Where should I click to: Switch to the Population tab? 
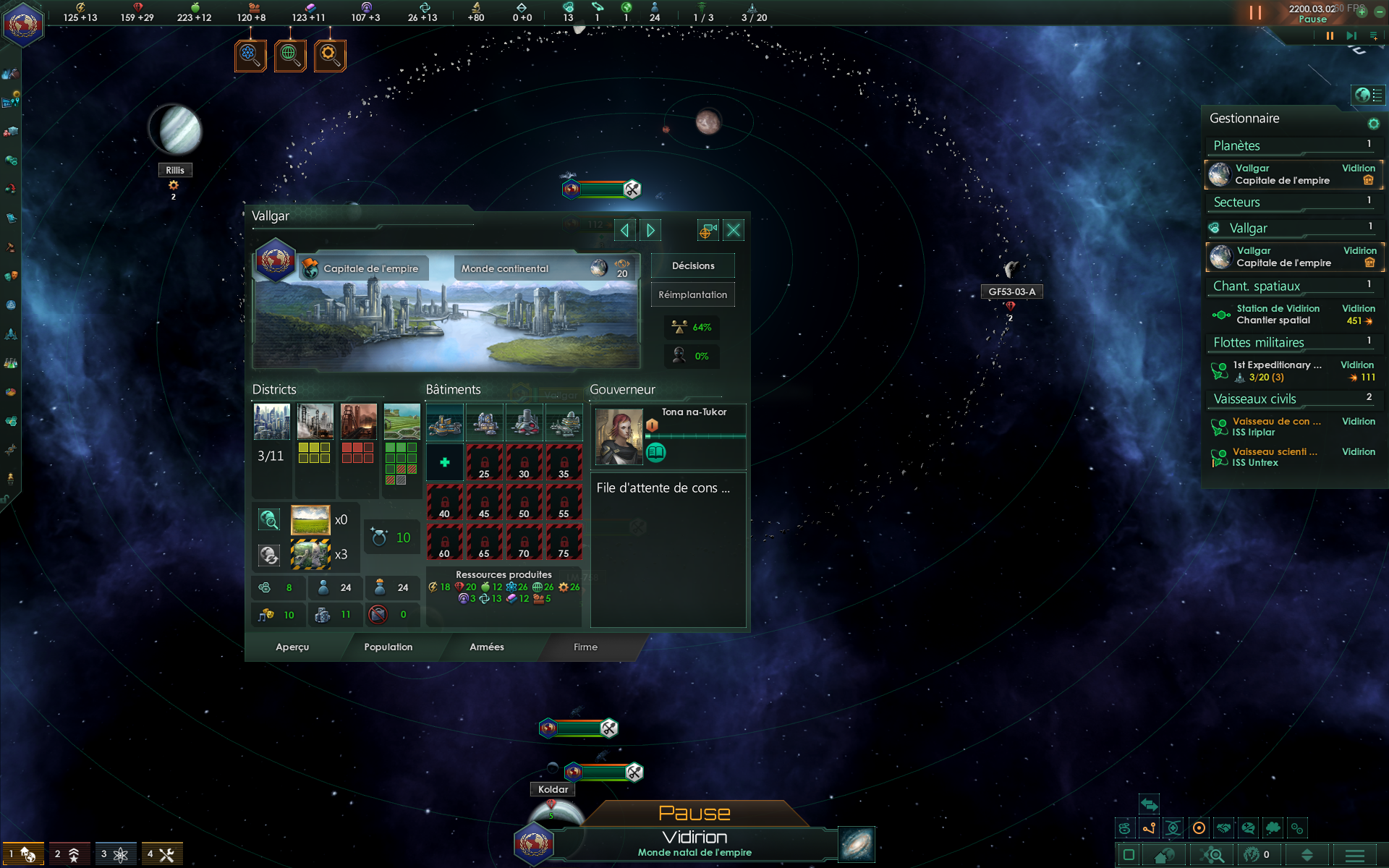tap(388, 647)
